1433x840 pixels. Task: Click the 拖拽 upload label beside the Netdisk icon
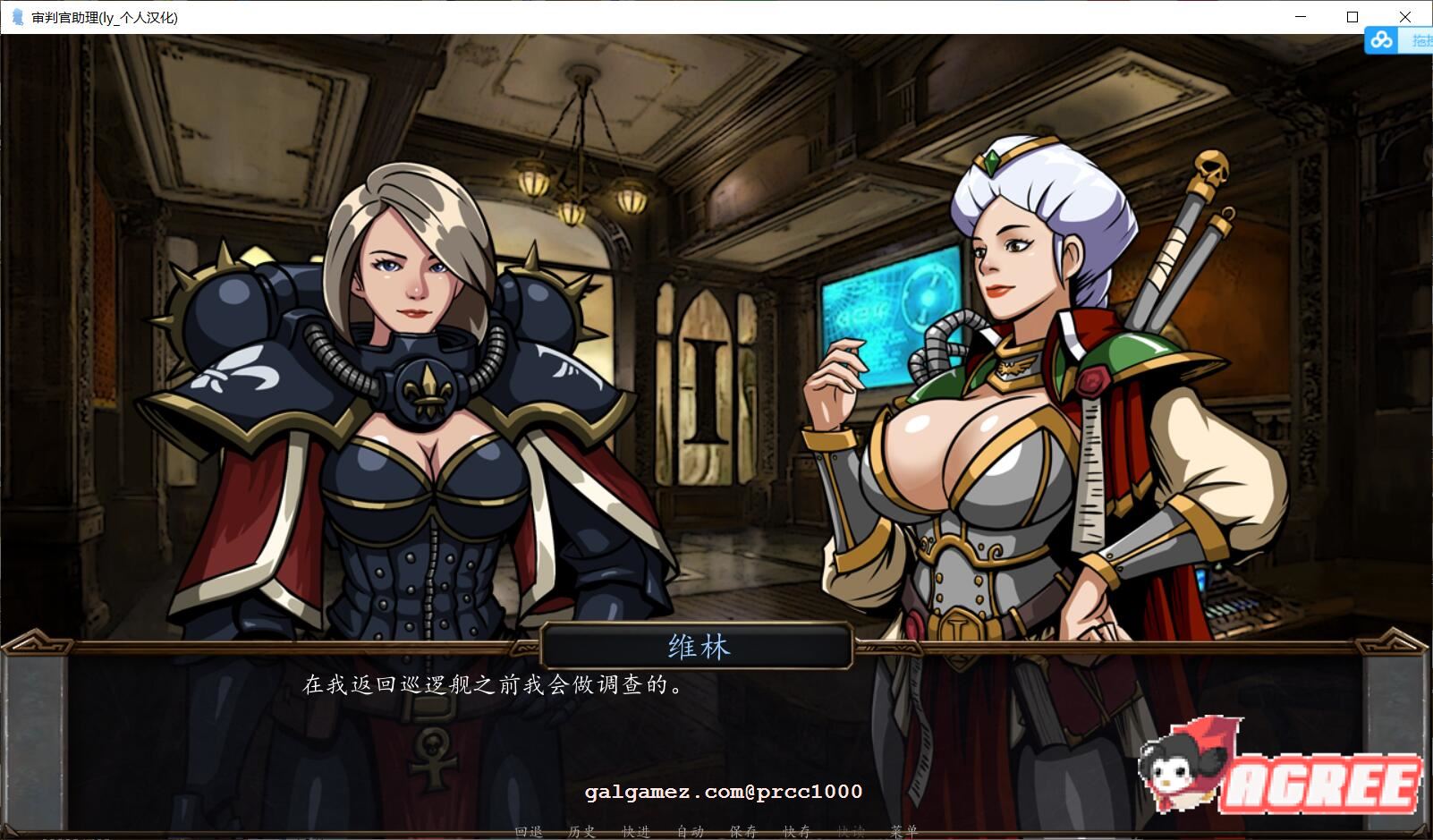tap(1421, 40)
